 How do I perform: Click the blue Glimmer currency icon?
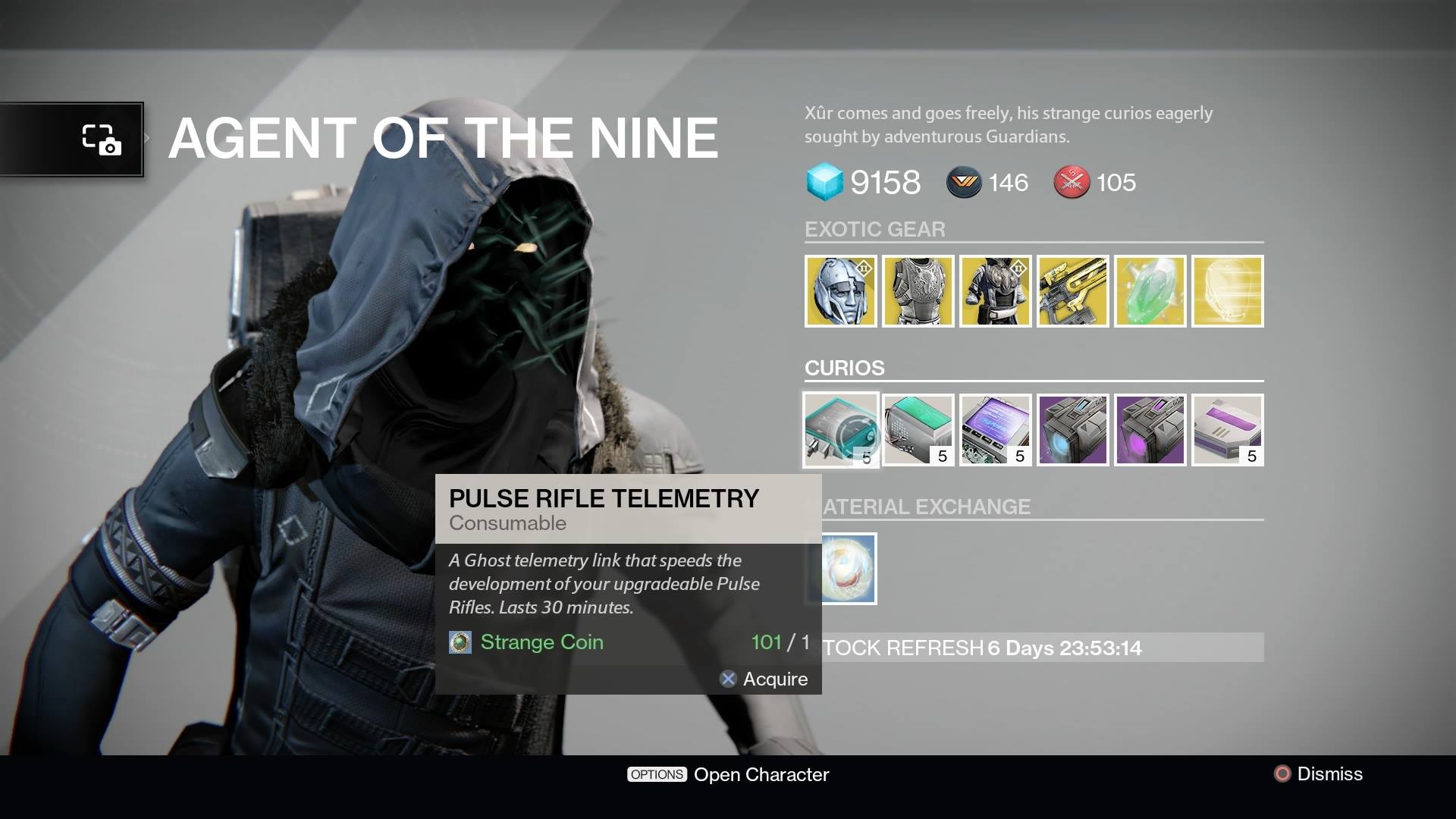pos(827,182)
